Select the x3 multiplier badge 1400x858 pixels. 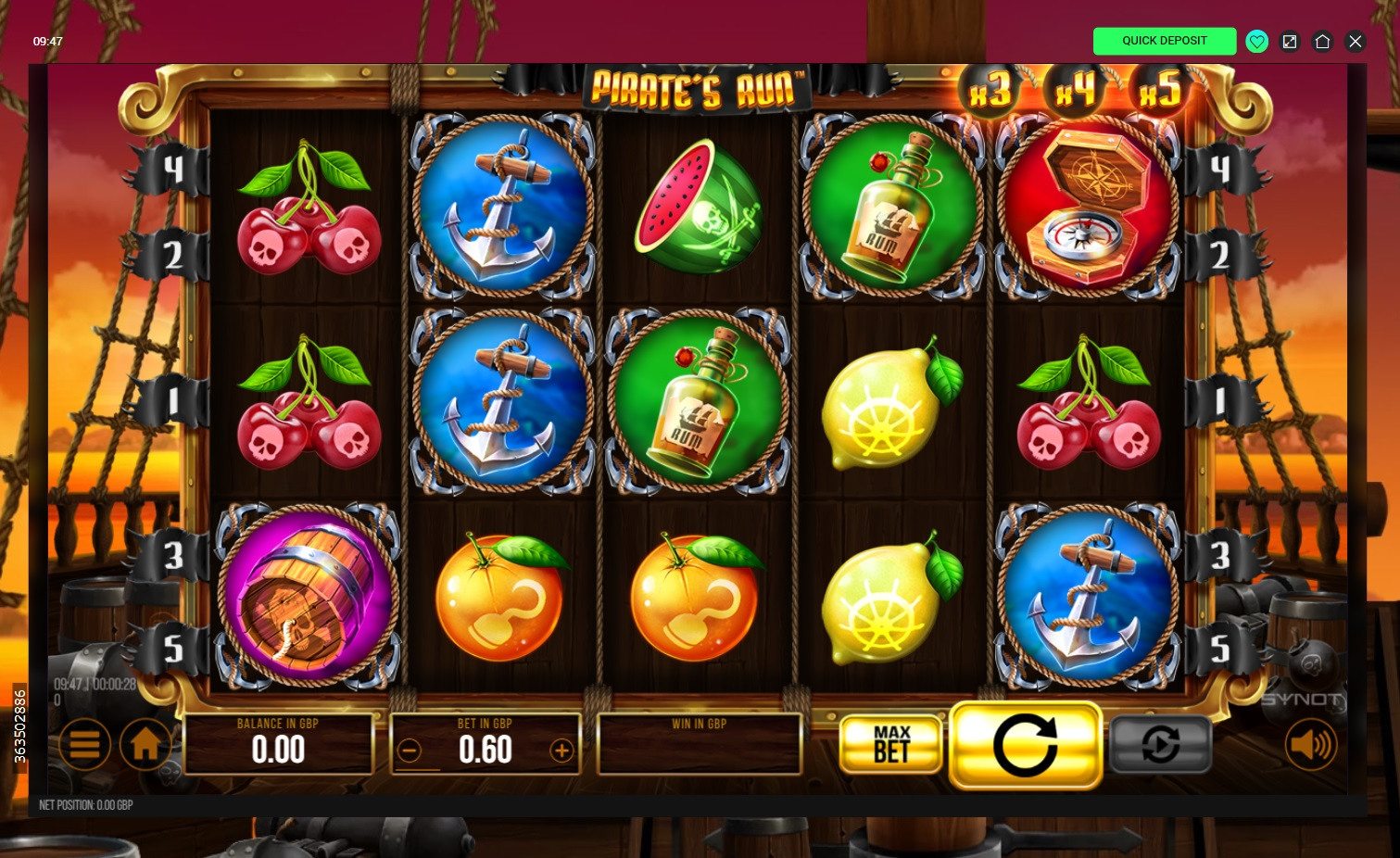coord(990,90)
